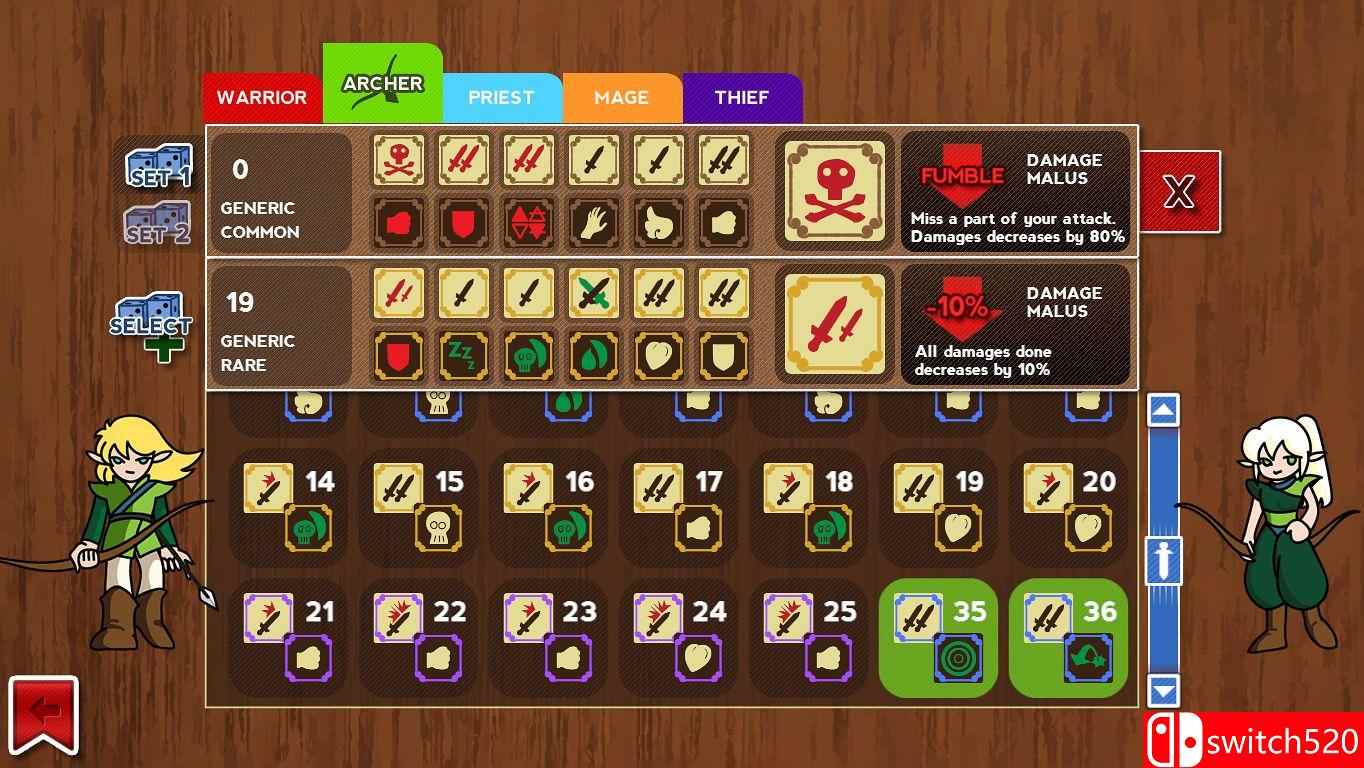This screenshot has height=768, width=1364.
Task: Switch to the Mage tab
Action: tap(622, 97)
